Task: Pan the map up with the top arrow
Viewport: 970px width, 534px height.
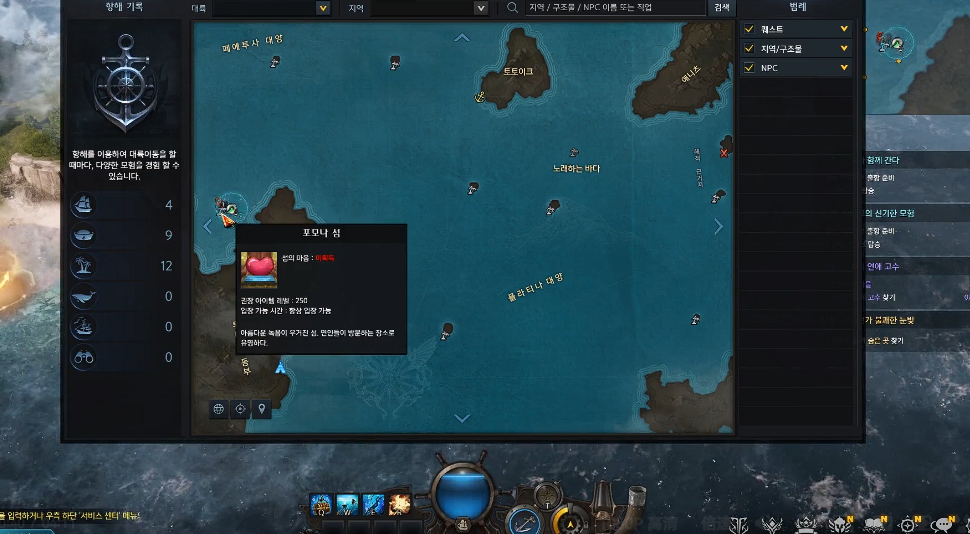Action: point(462,38)
